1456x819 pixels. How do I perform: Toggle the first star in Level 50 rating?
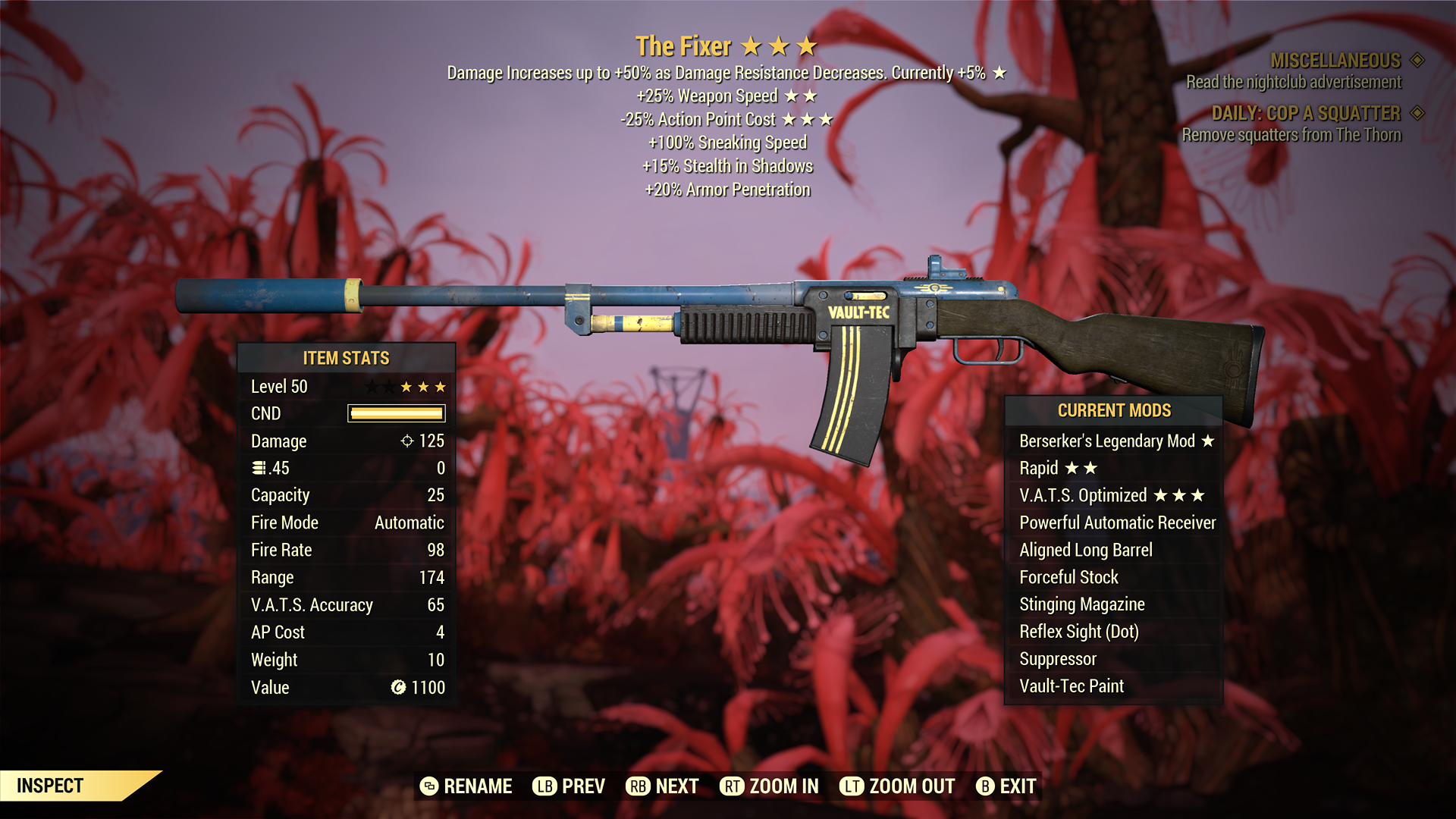[372, 386]
